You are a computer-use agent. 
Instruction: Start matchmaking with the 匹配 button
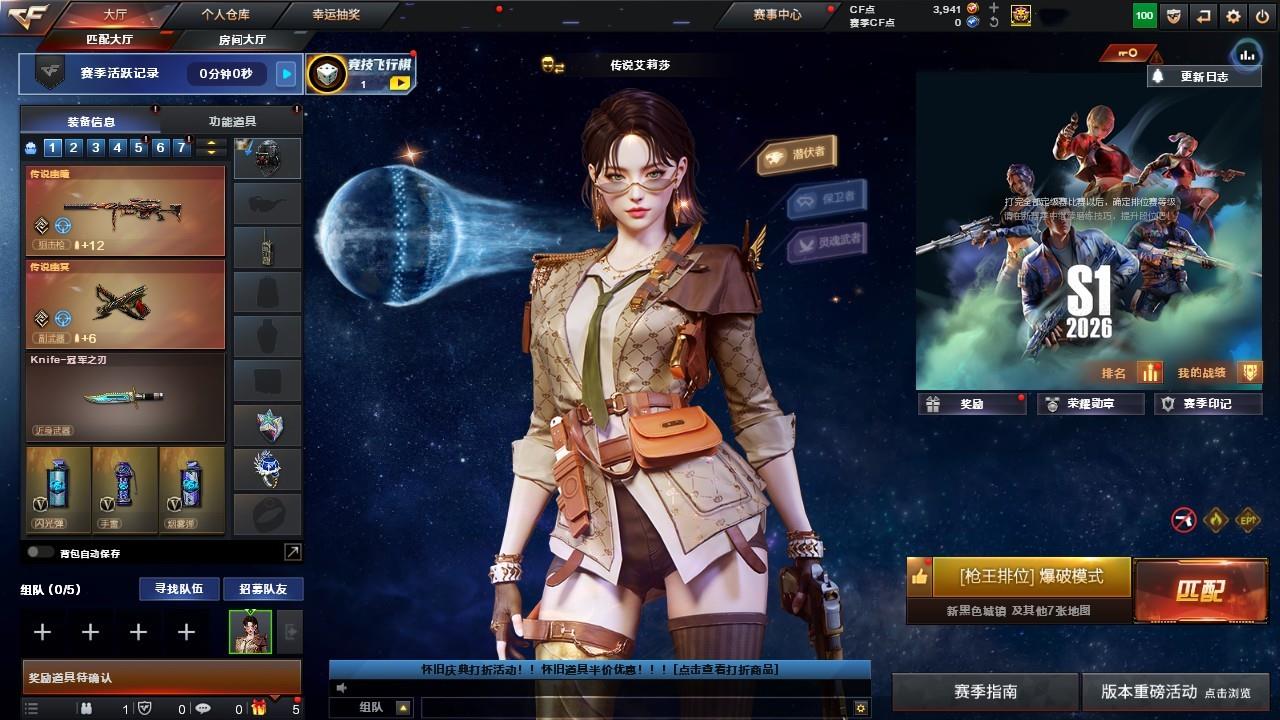tap(1199, 590)
